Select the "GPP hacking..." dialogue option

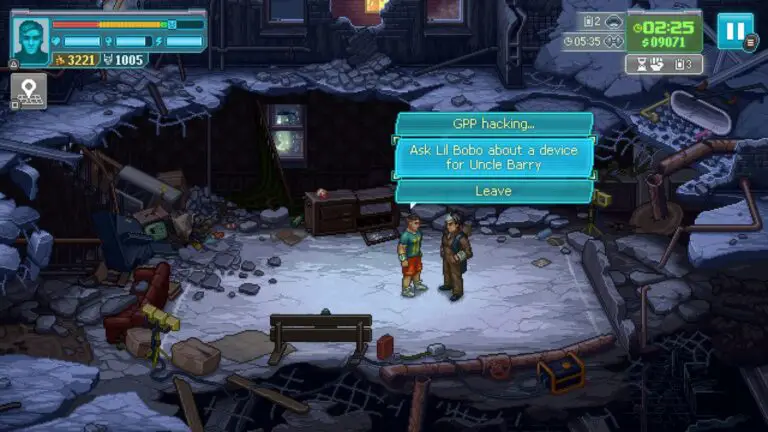[x=494, y=124]
